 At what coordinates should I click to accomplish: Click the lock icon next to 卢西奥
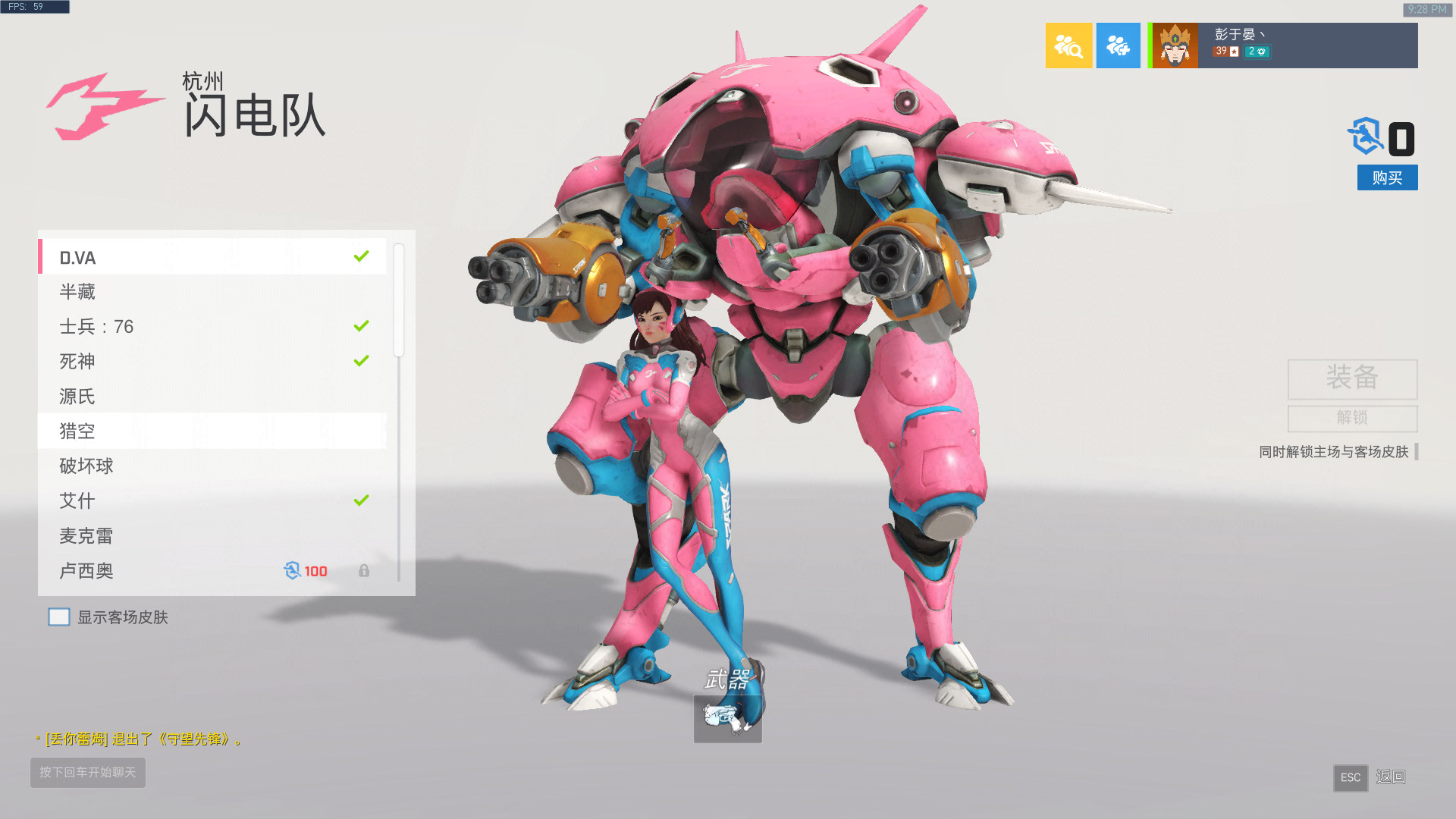(x=365, y=571)
